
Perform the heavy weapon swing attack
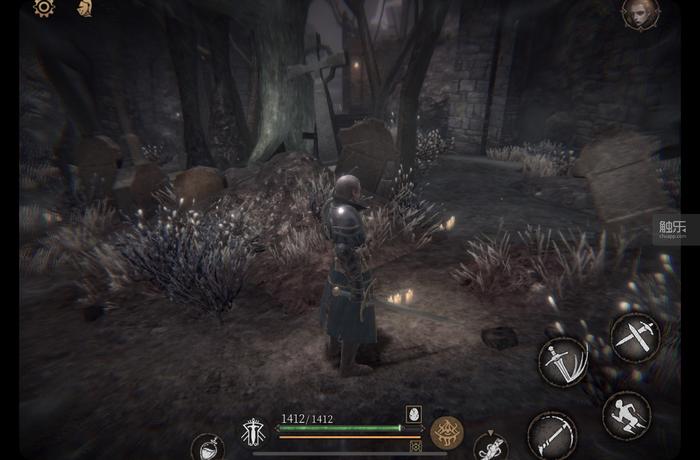[551, 435]
